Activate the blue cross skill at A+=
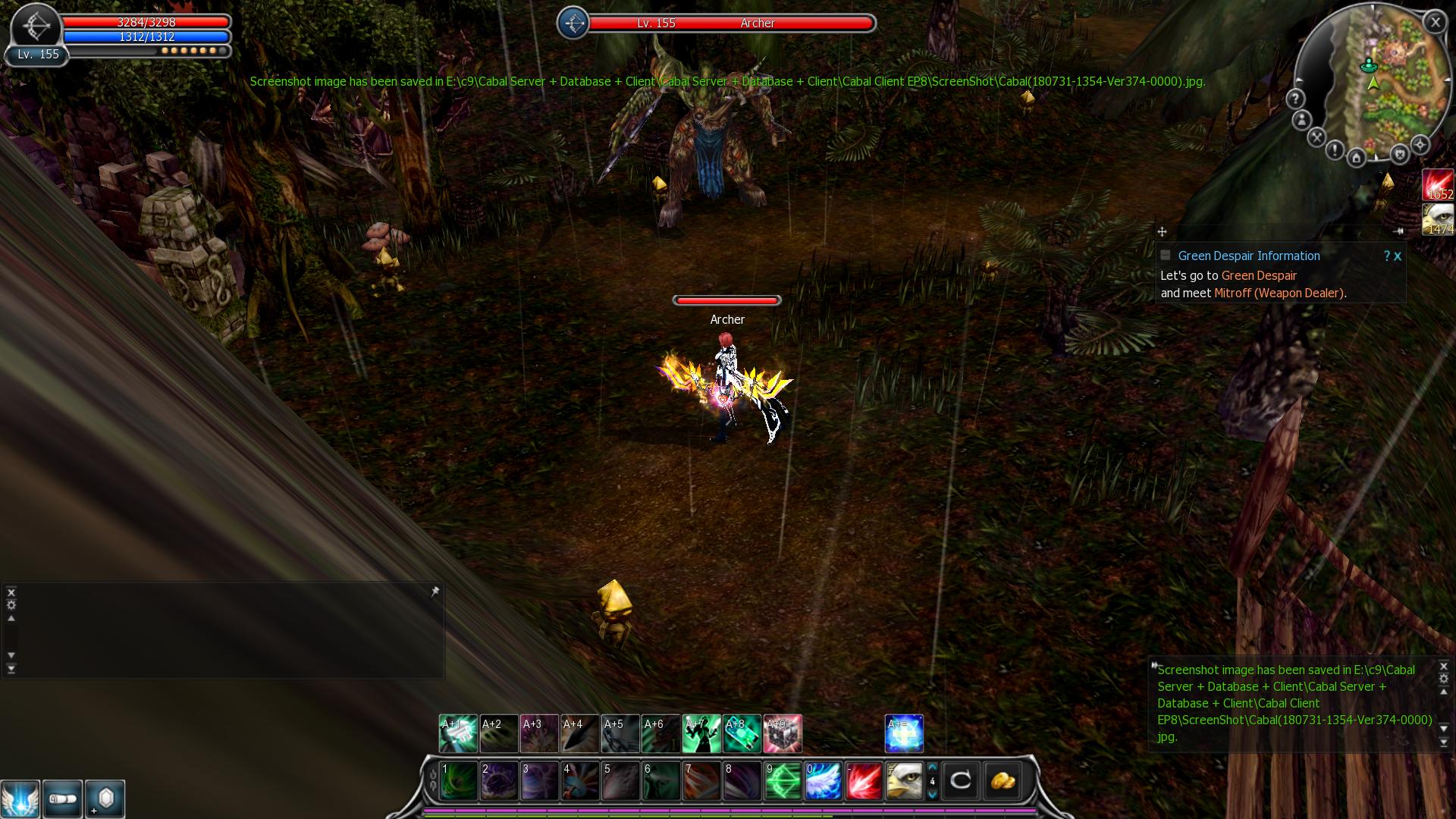This screenshot has width=1456, height=819. point(904,733)
